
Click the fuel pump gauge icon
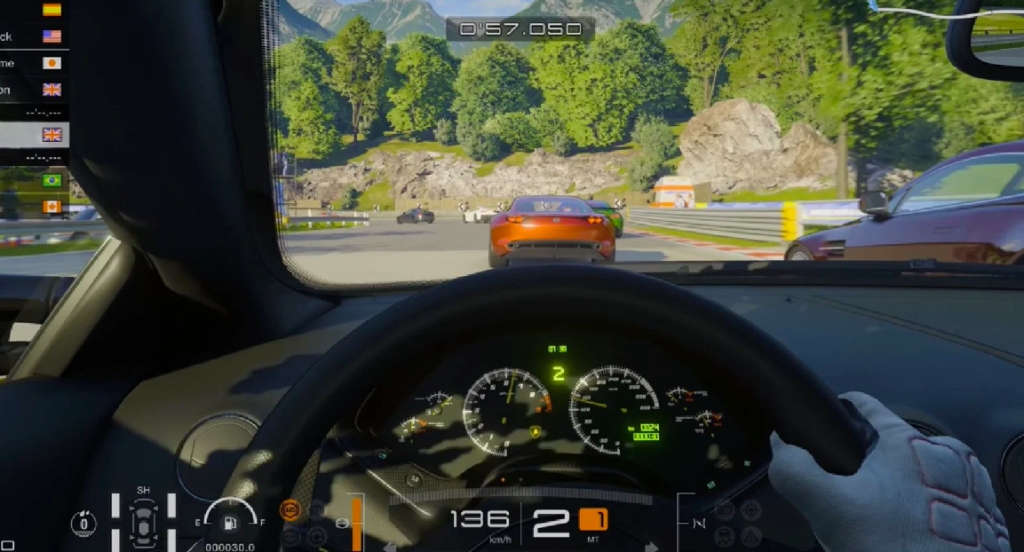(230, 522)
